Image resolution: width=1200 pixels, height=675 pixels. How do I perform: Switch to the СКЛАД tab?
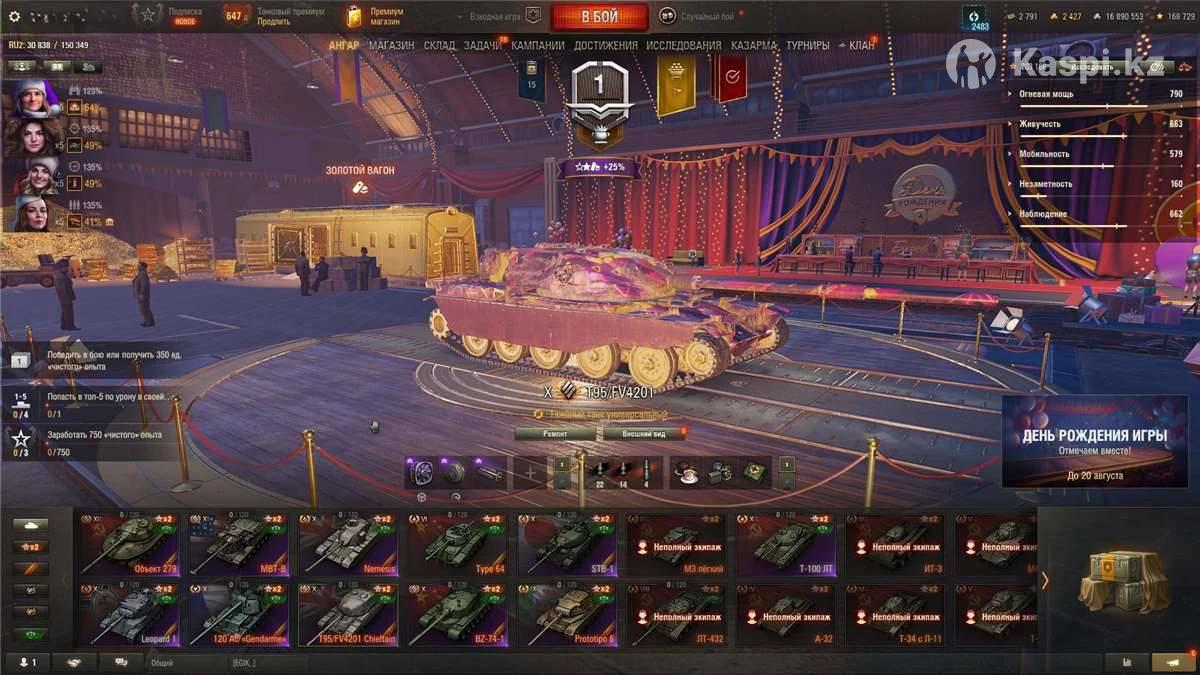pyautogui.click(x=439, y=46)
